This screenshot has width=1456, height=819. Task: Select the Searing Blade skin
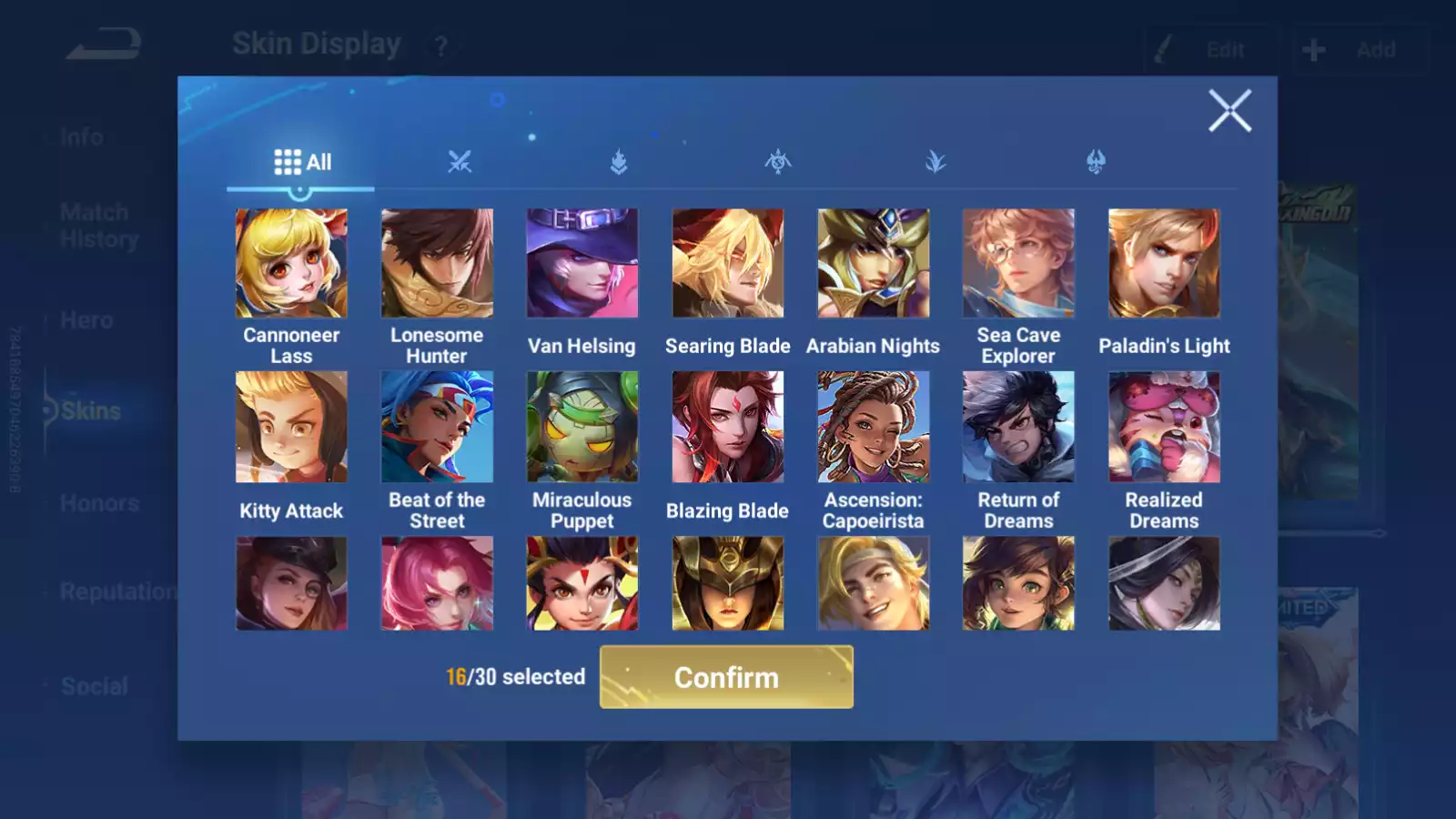click(x=728, y=264)
